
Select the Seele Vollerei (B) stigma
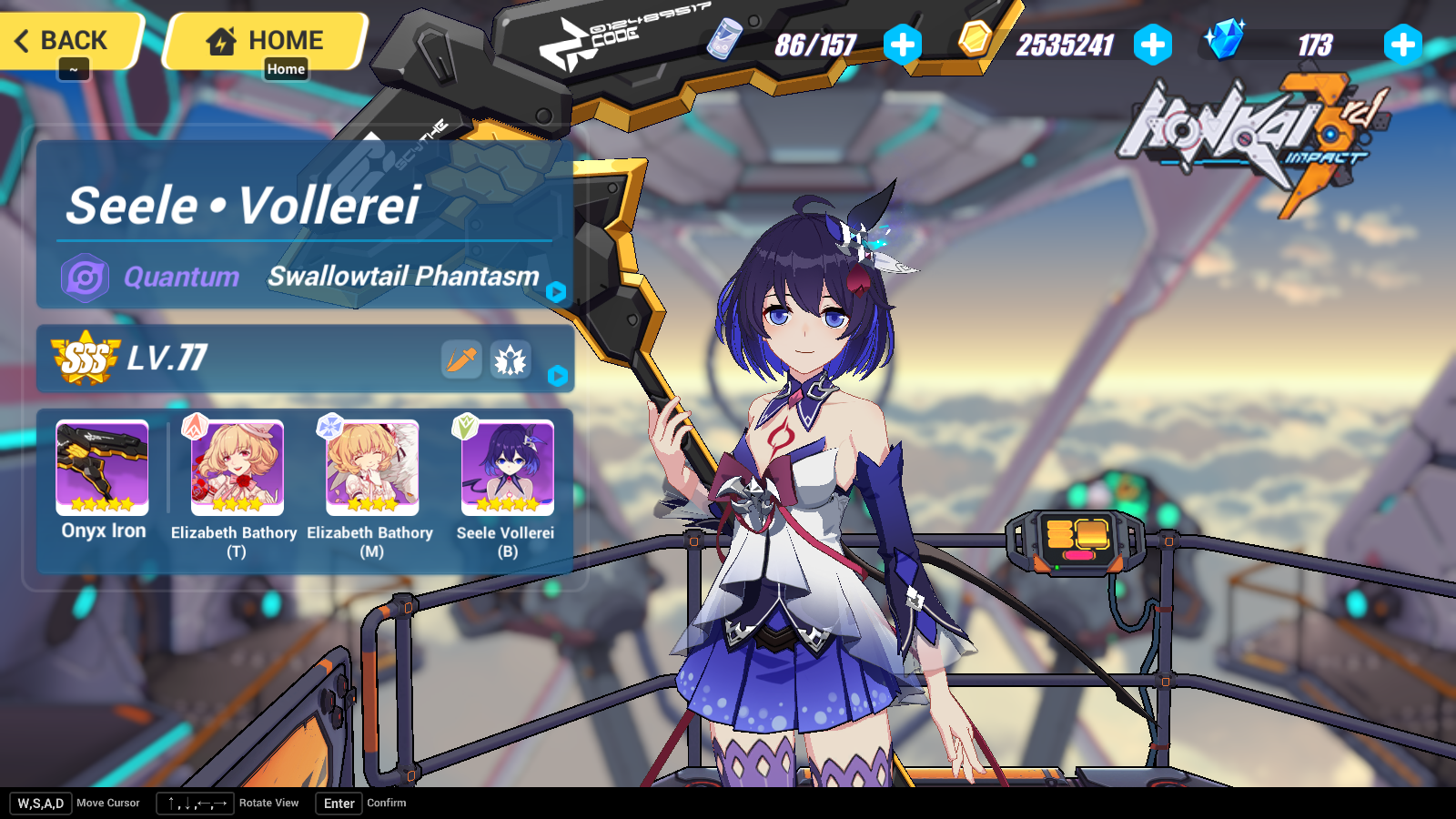click(507, 467)
